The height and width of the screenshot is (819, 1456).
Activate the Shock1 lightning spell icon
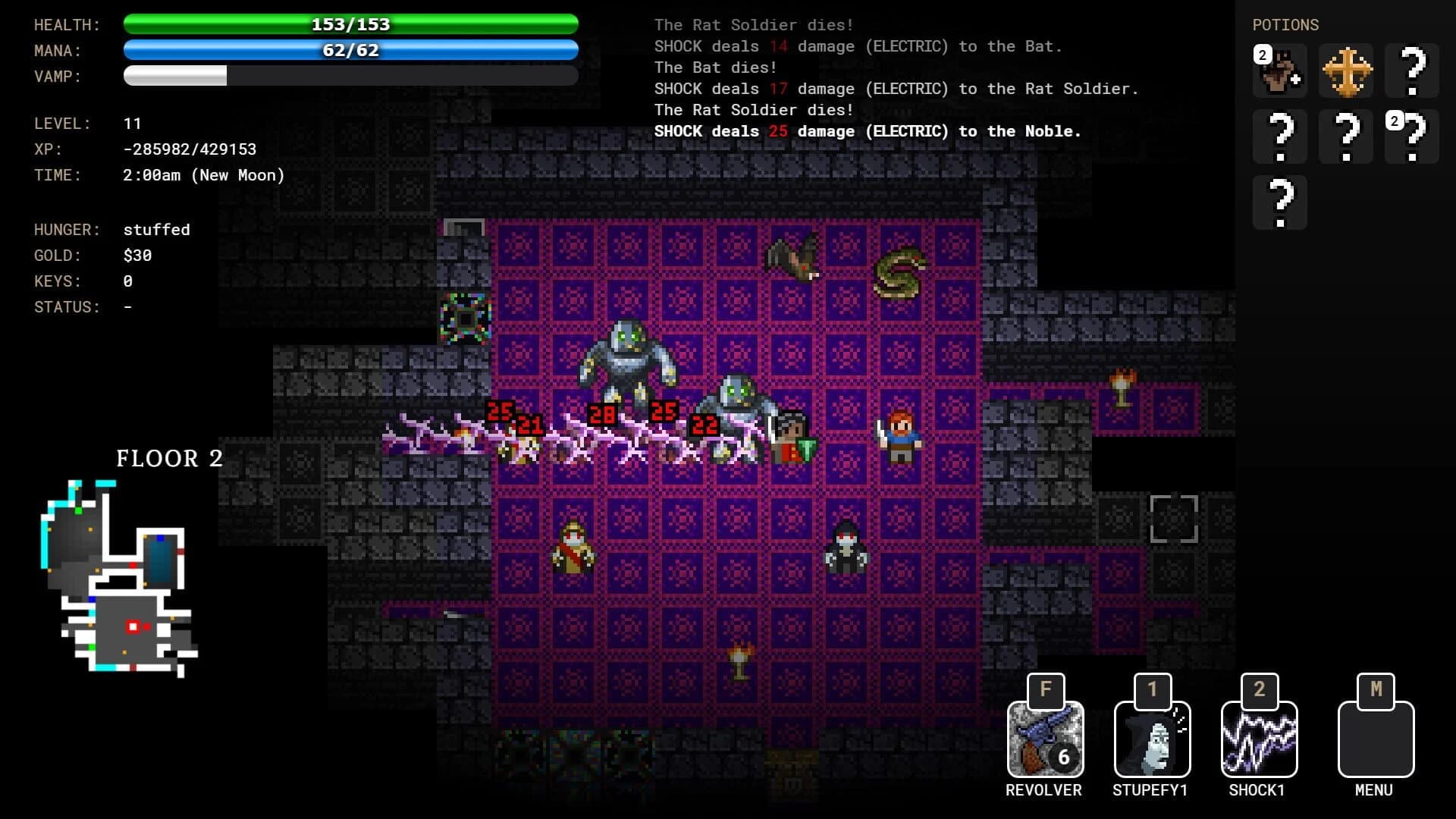pyautogui.click(x=1258, y=738)
